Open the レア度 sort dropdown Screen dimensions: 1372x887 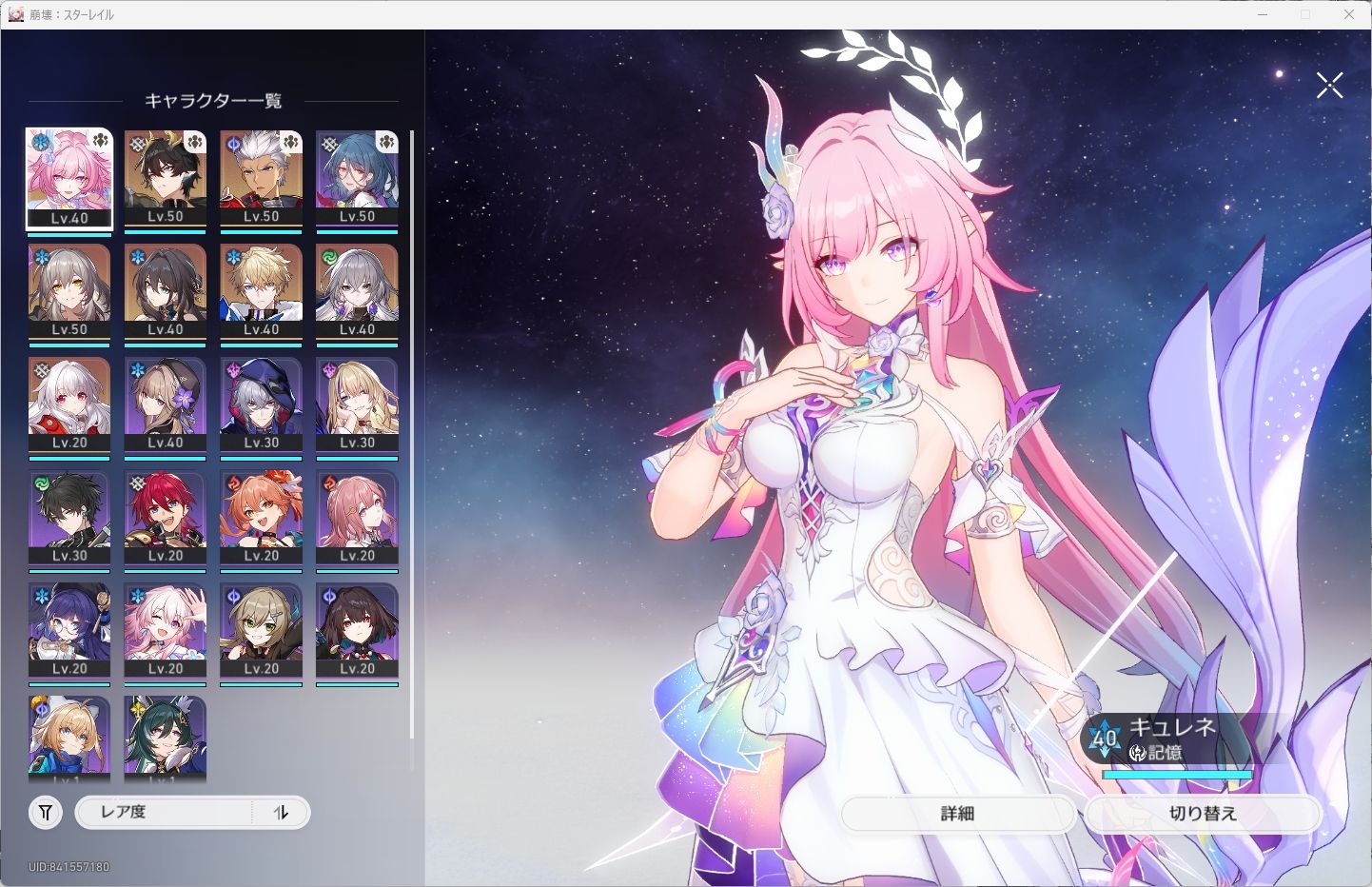click(x=162, y=813)
